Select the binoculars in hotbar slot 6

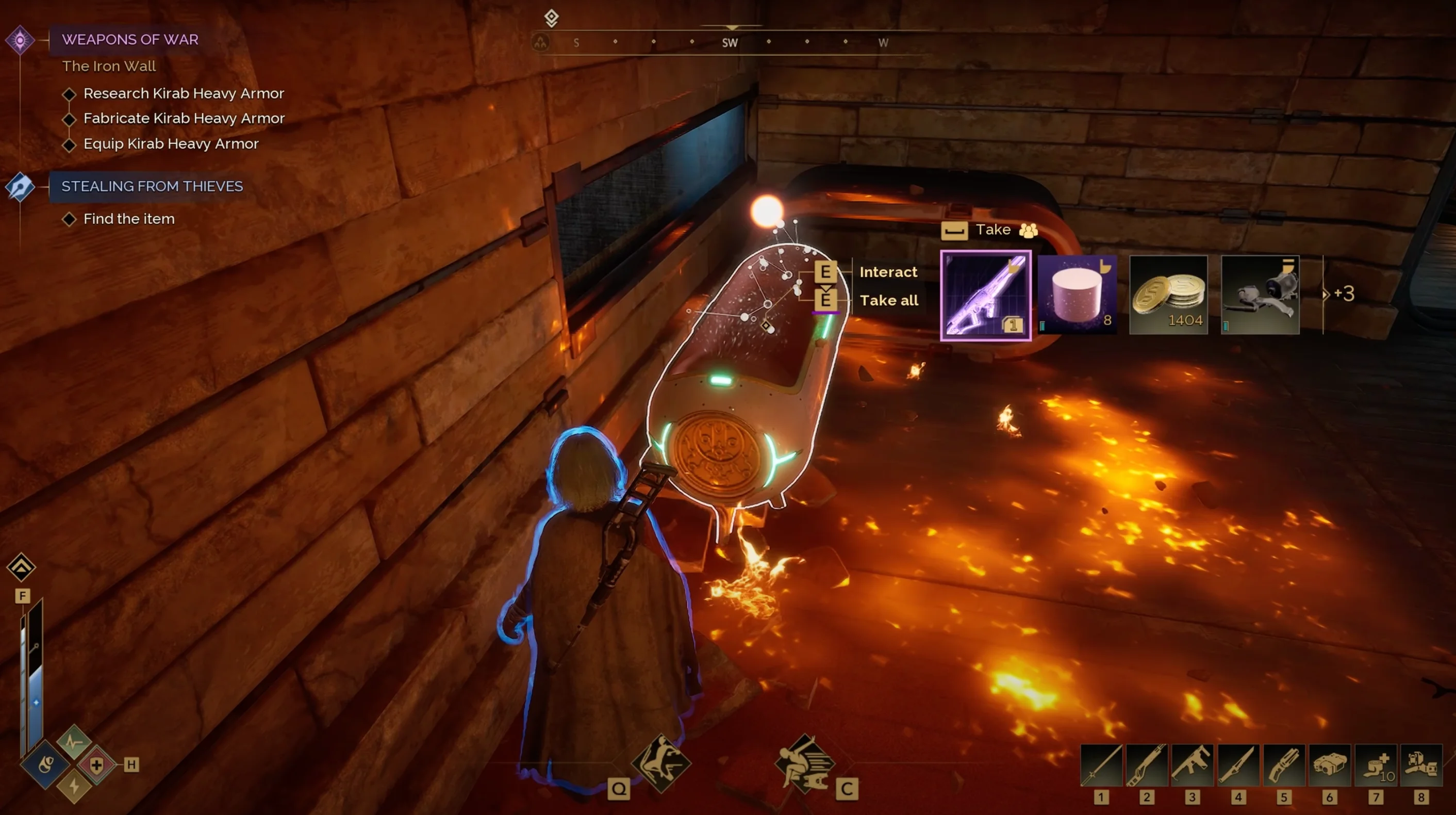click(x=1330, y=765)
